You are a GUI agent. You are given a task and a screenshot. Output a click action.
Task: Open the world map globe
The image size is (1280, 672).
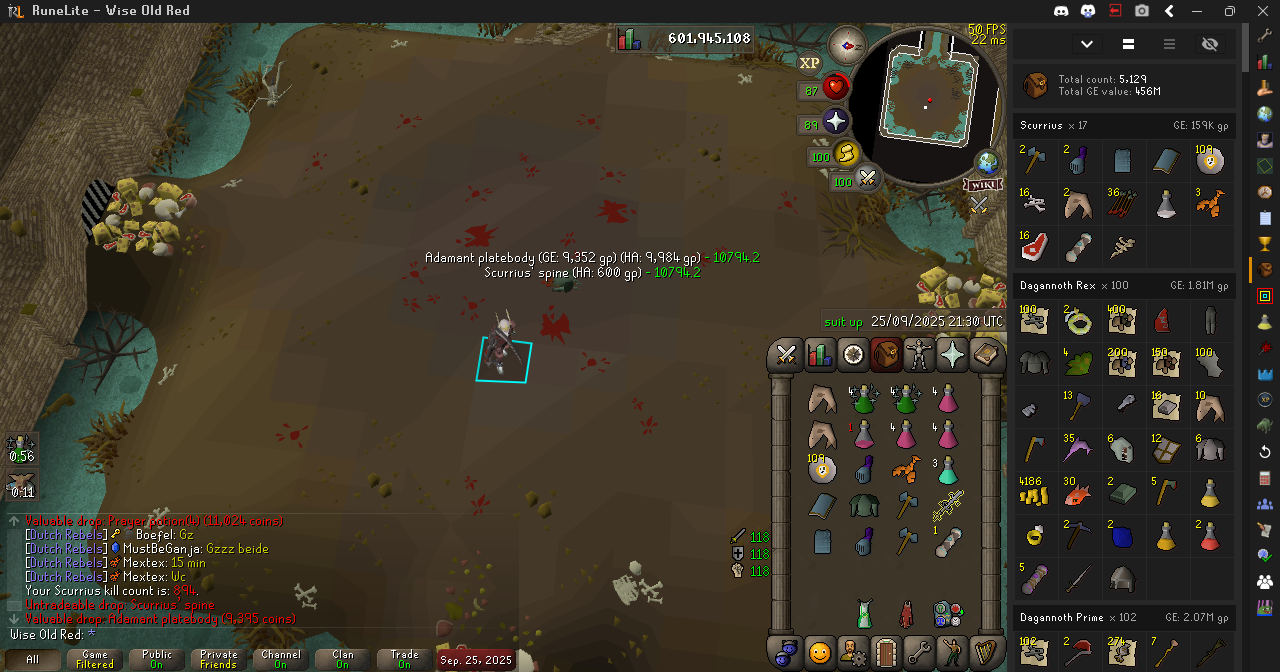[988, 162]
